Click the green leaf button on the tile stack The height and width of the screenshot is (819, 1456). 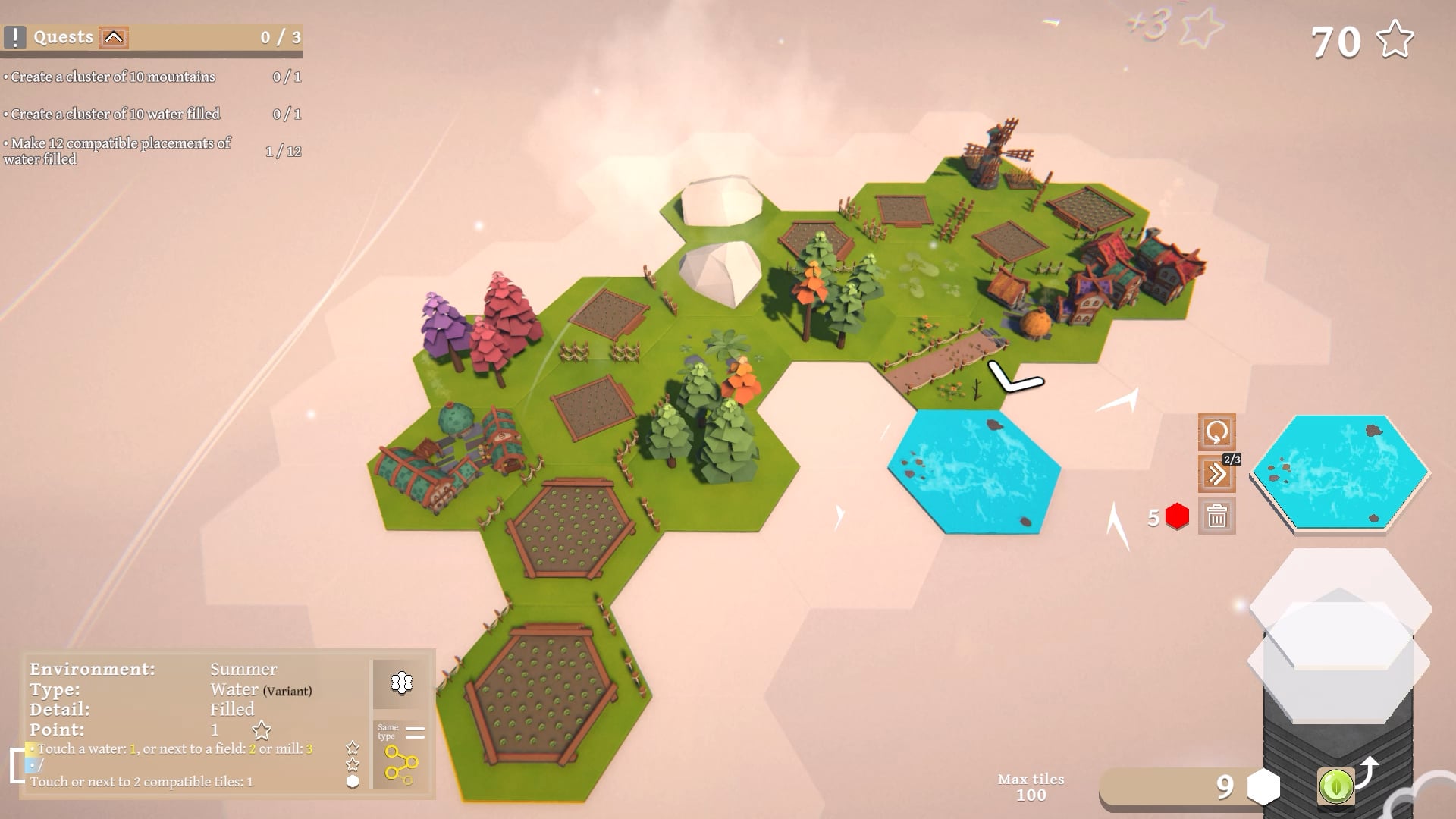click(1335, 785)
